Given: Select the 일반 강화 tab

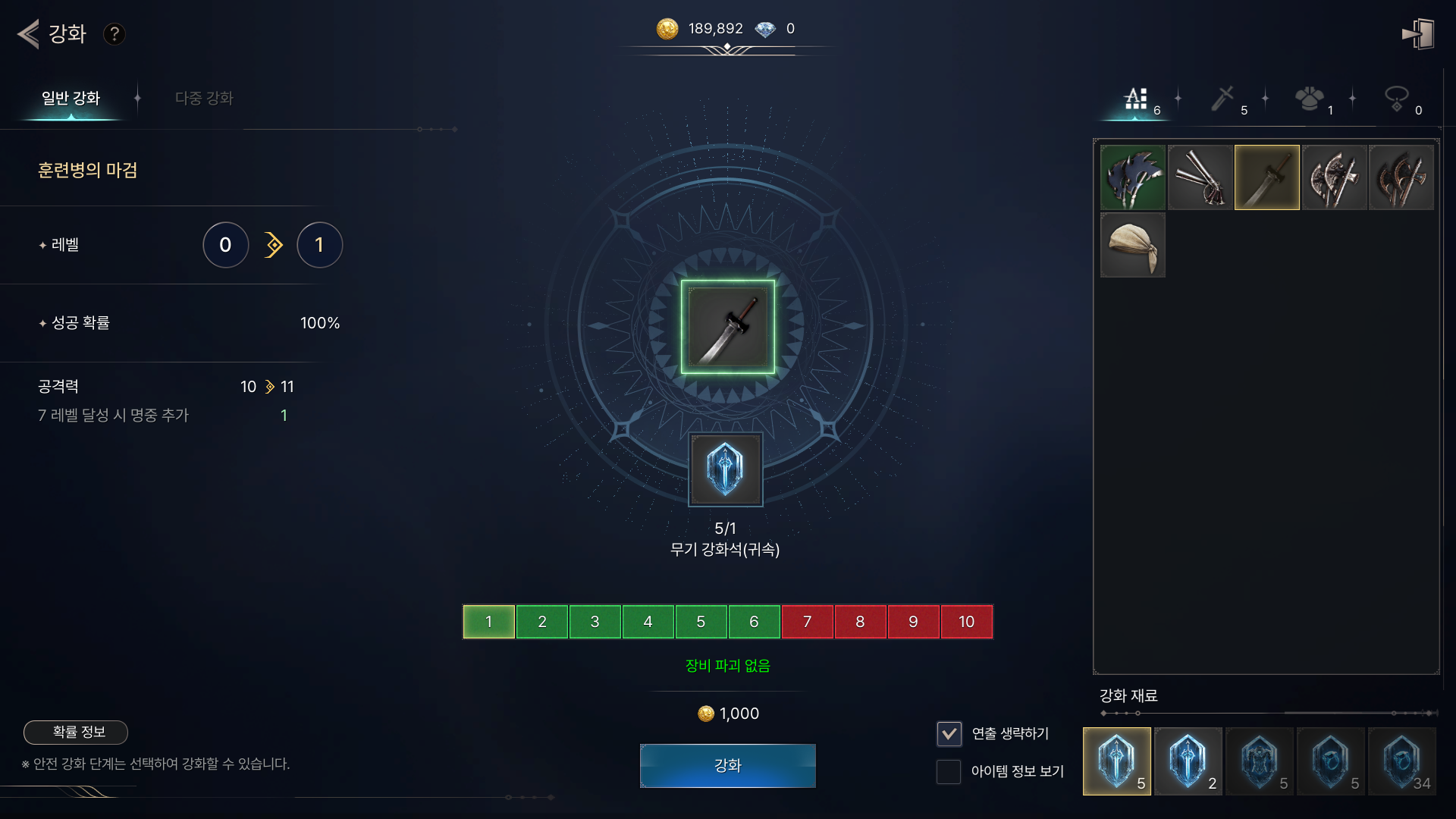Looking at the screenshot, I should pos(71,99).
